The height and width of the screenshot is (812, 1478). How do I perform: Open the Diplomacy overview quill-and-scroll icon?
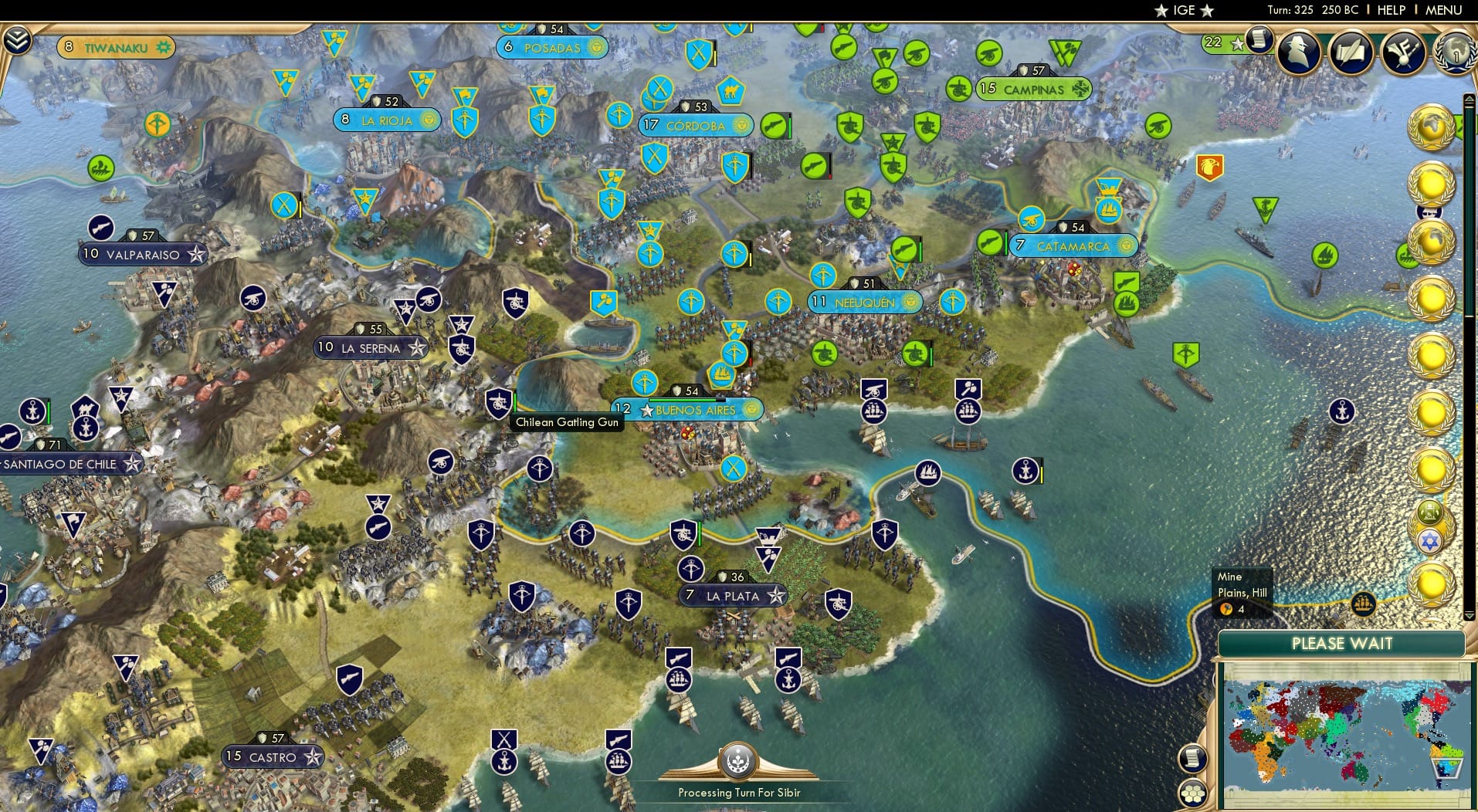1353,52
